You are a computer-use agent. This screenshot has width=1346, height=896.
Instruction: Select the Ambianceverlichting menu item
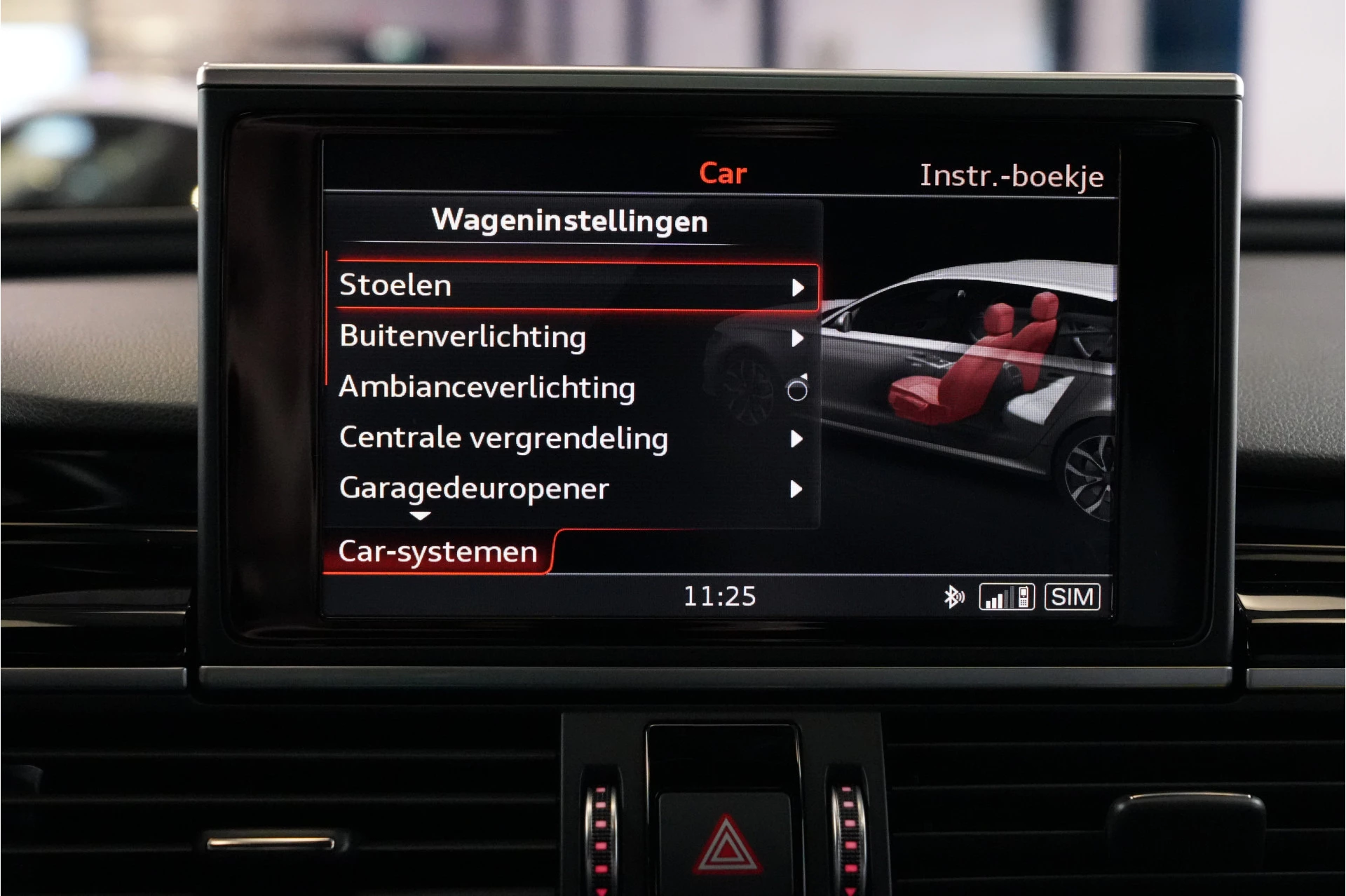(x=486, y=388)
